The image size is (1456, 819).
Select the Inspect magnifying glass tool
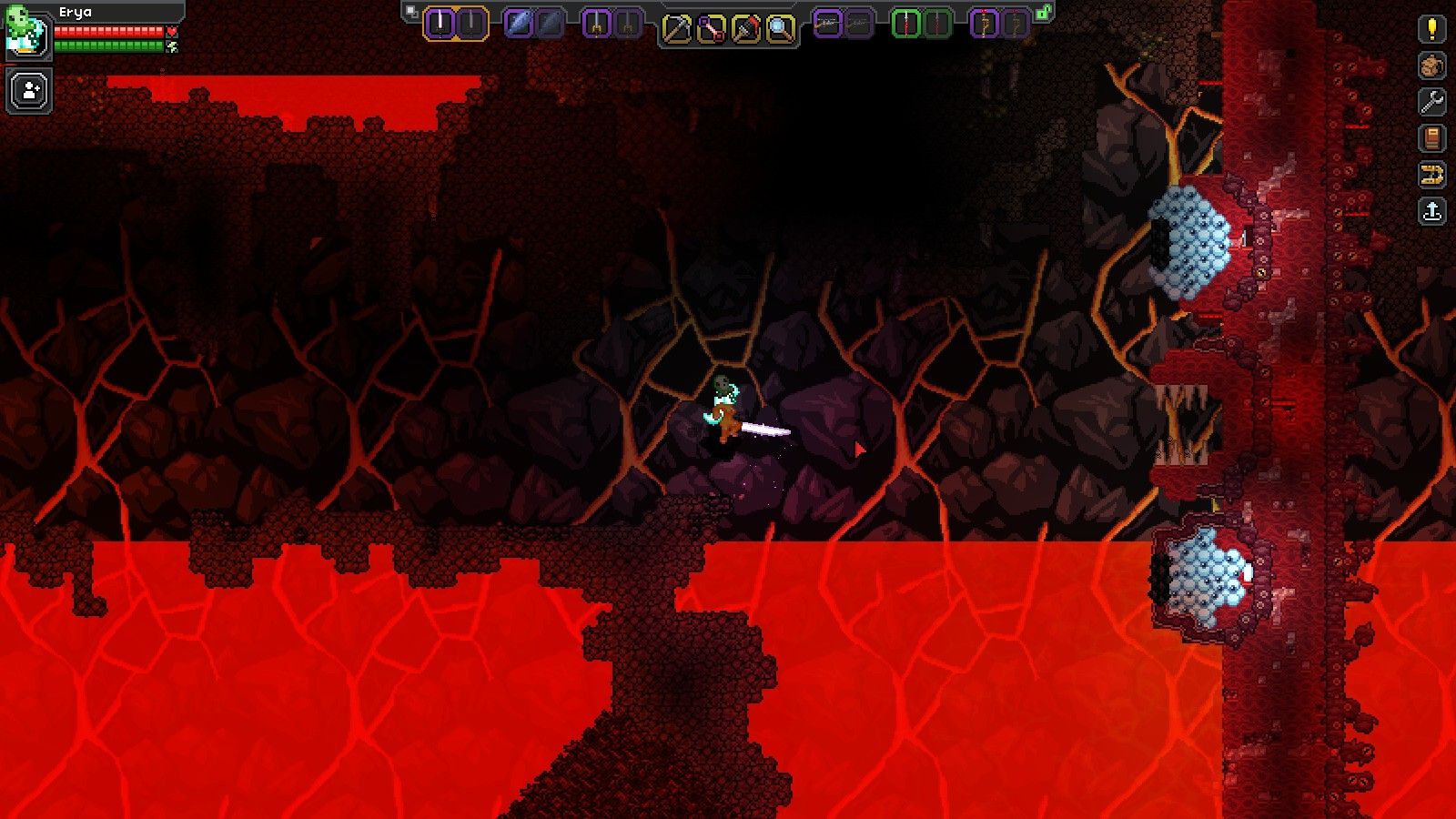[779, 25]
